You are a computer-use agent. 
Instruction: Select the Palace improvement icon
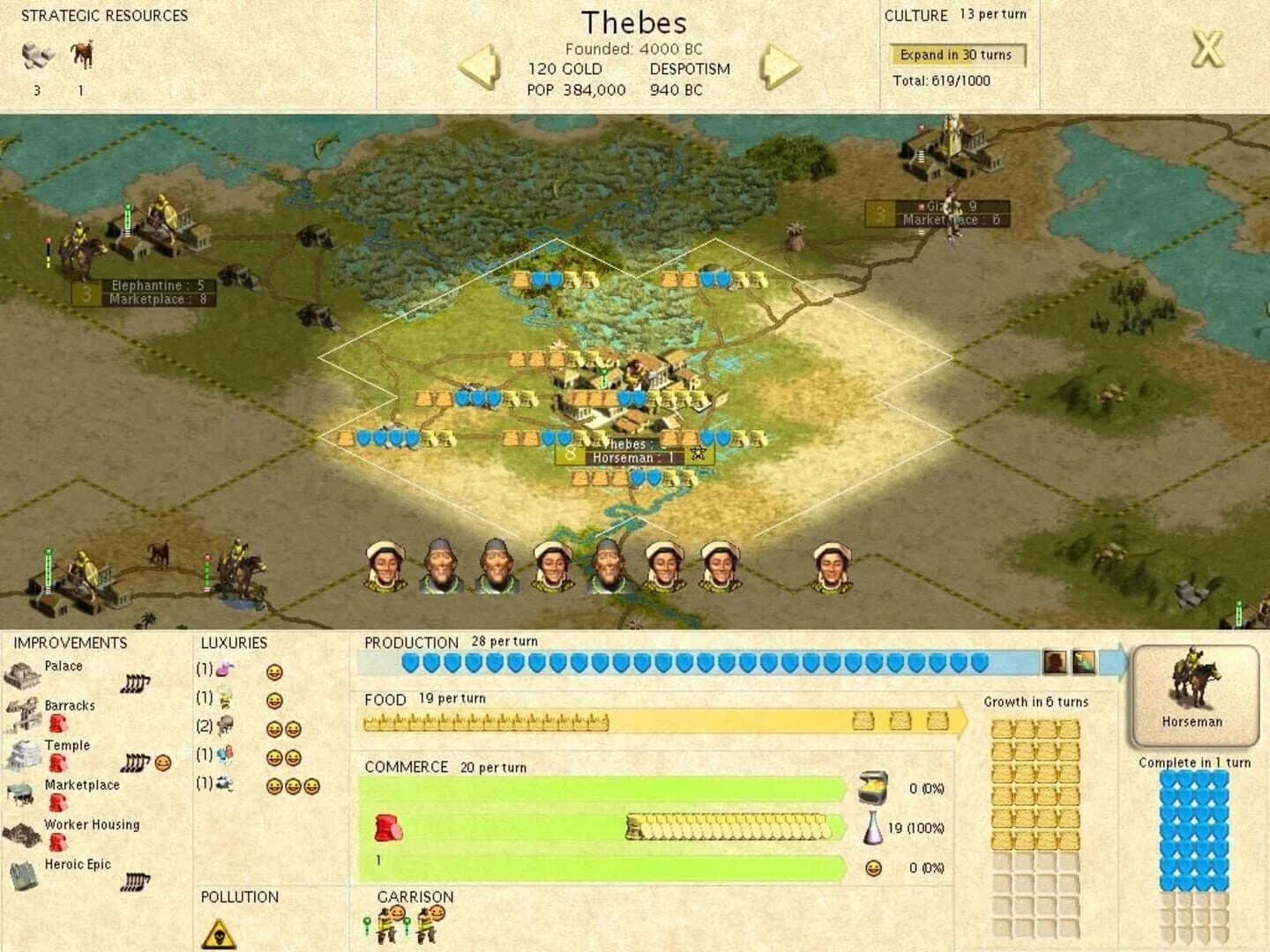22,675
